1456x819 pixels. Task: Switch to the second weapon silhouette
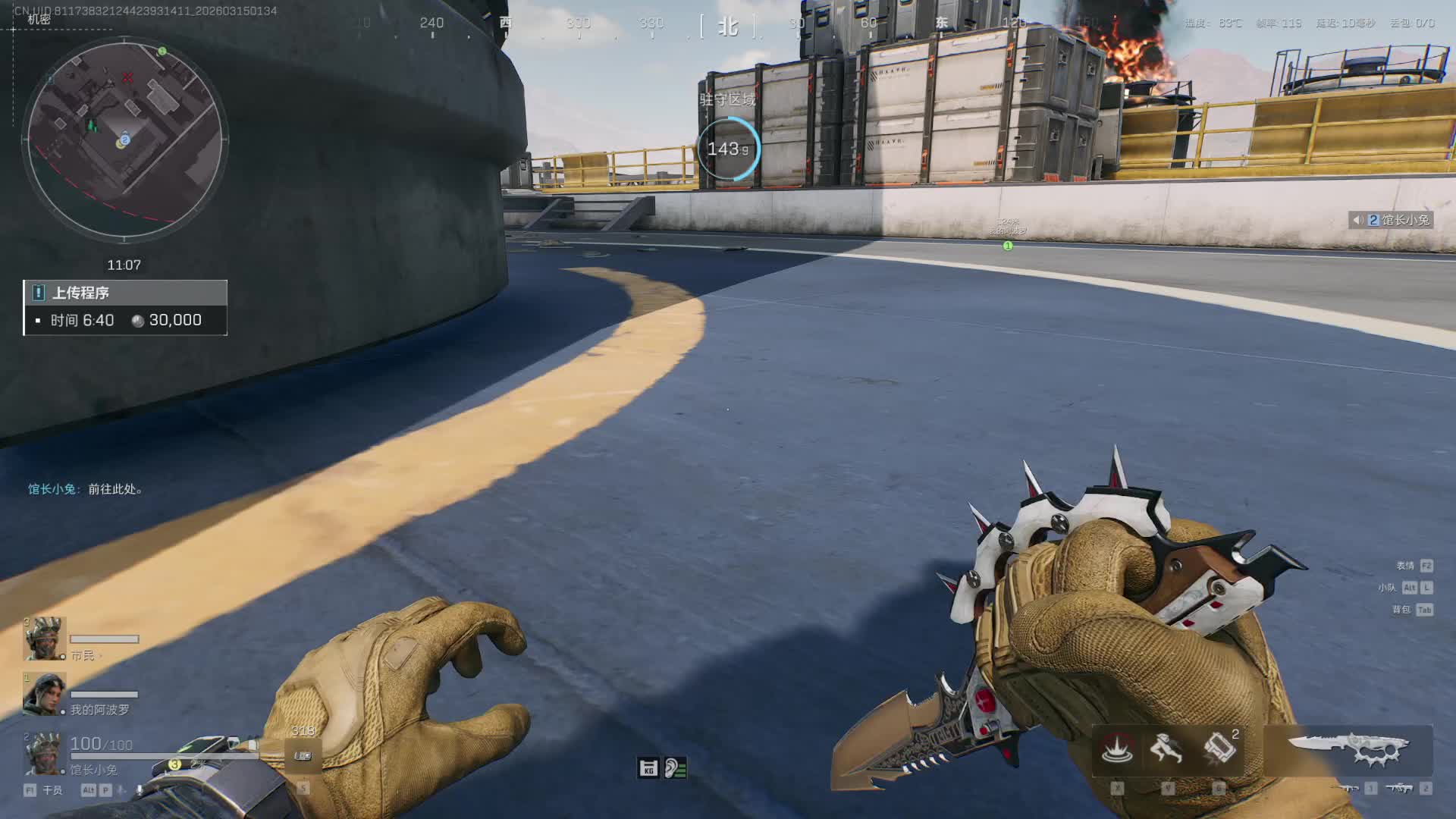point(1400,789)
